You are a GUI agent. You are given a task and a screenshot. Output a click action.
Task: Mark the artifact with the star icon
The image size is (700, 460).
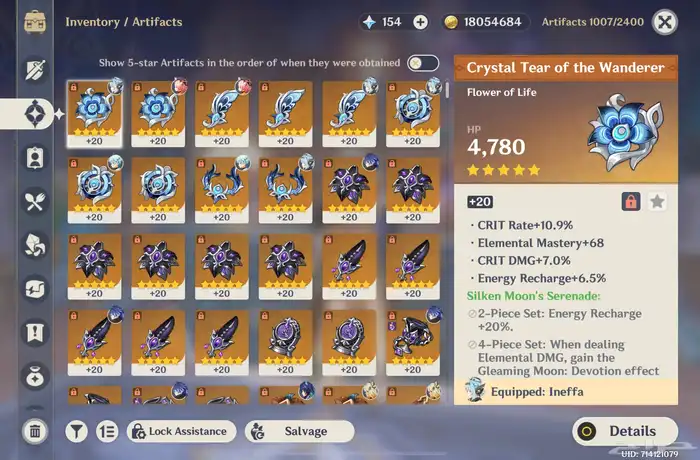click(657, 201)
